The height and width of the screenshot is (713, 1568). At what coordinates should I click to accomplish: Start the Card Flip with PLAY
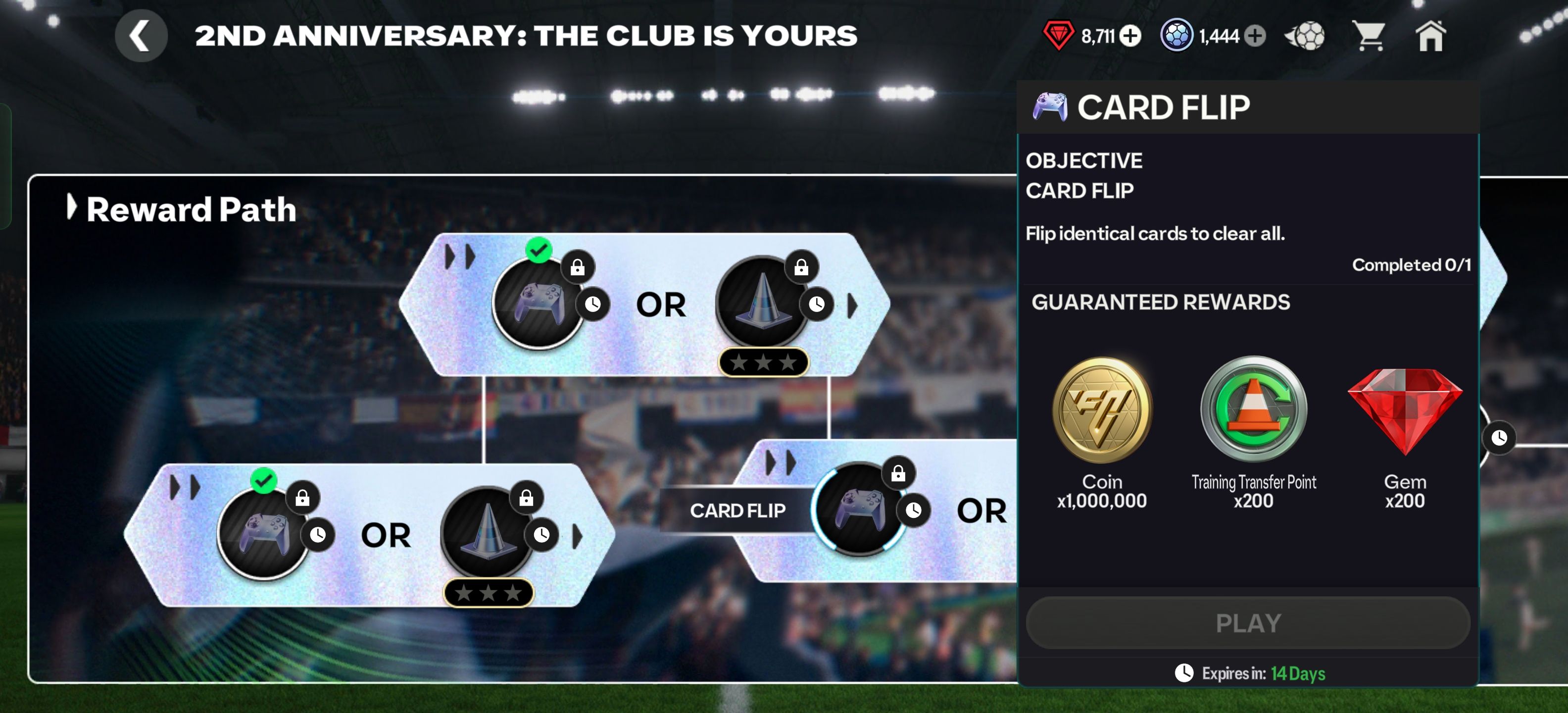tap(1248, 623)
